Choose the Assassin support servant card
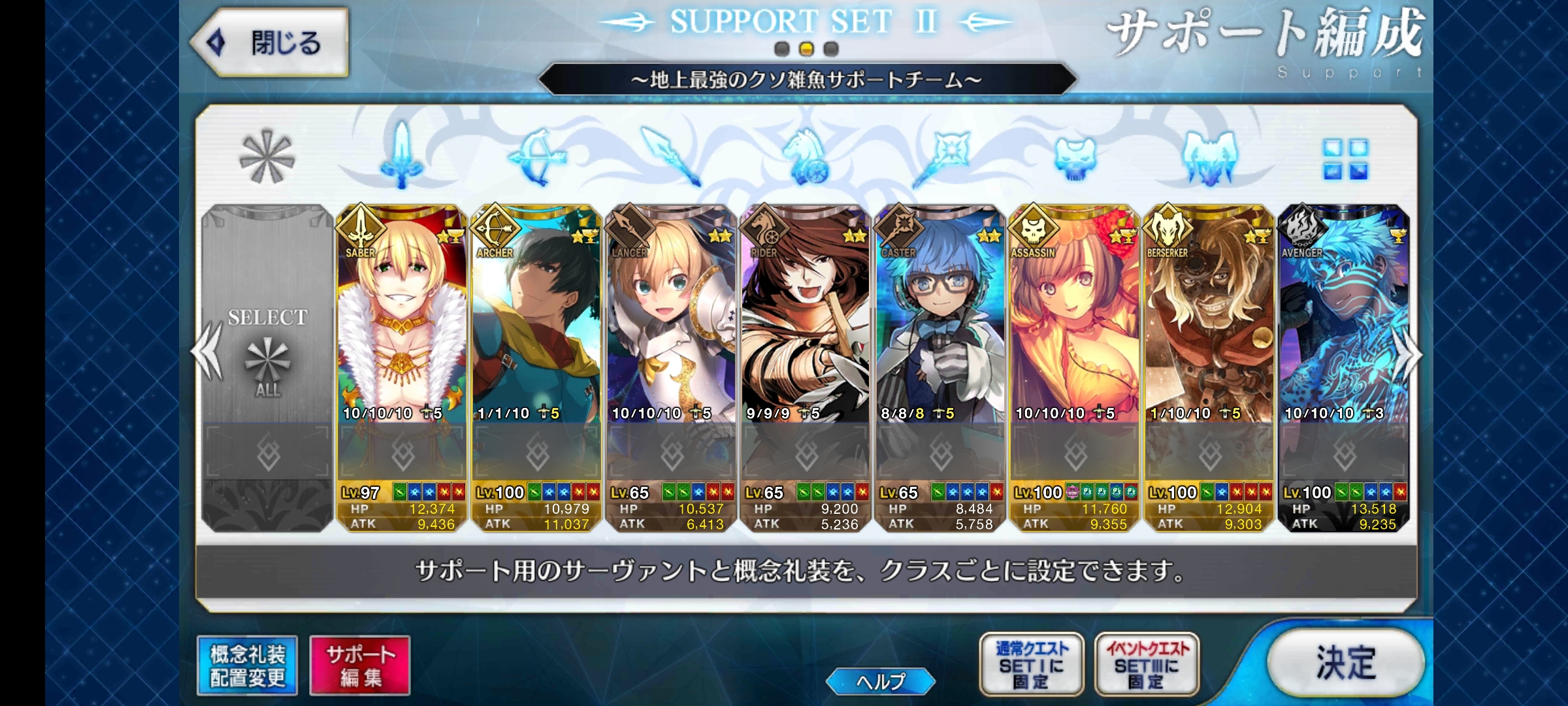This screenshot has width=1568, height=706. [x=1075, y=340]
